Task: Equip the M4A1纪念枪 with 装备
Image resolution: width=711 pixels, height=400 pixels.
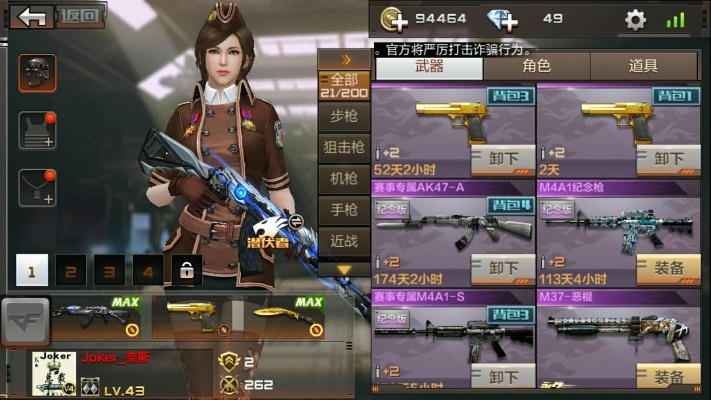Action: pos(668,268)
